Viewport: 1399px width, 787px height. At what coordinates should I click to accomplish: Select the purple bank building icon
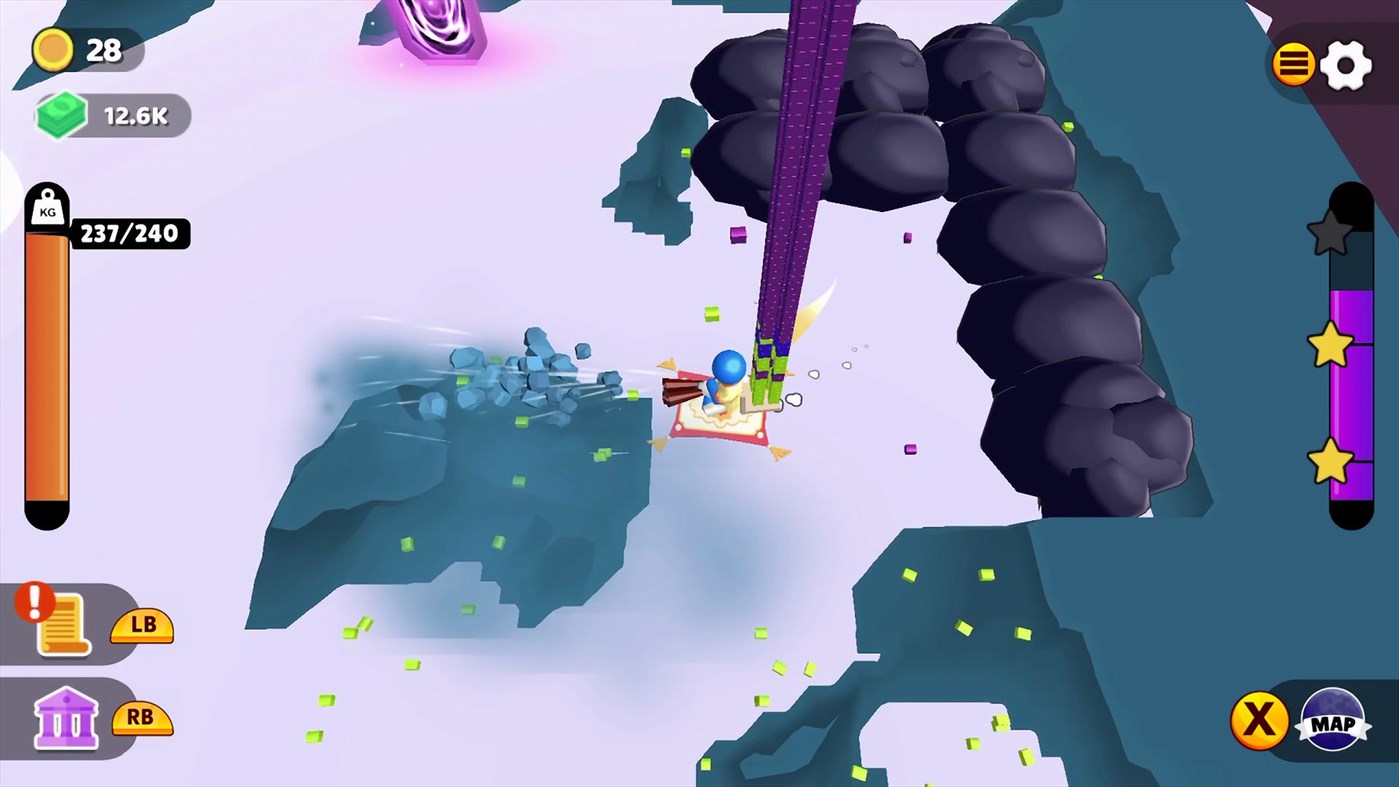(x=65, y=717)
